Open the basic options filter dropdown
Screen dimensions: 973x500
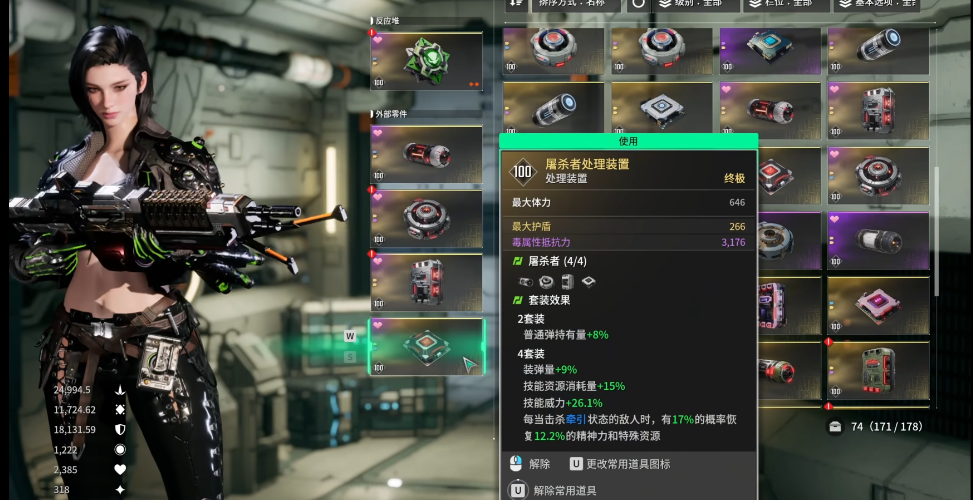tap(881, 4)
